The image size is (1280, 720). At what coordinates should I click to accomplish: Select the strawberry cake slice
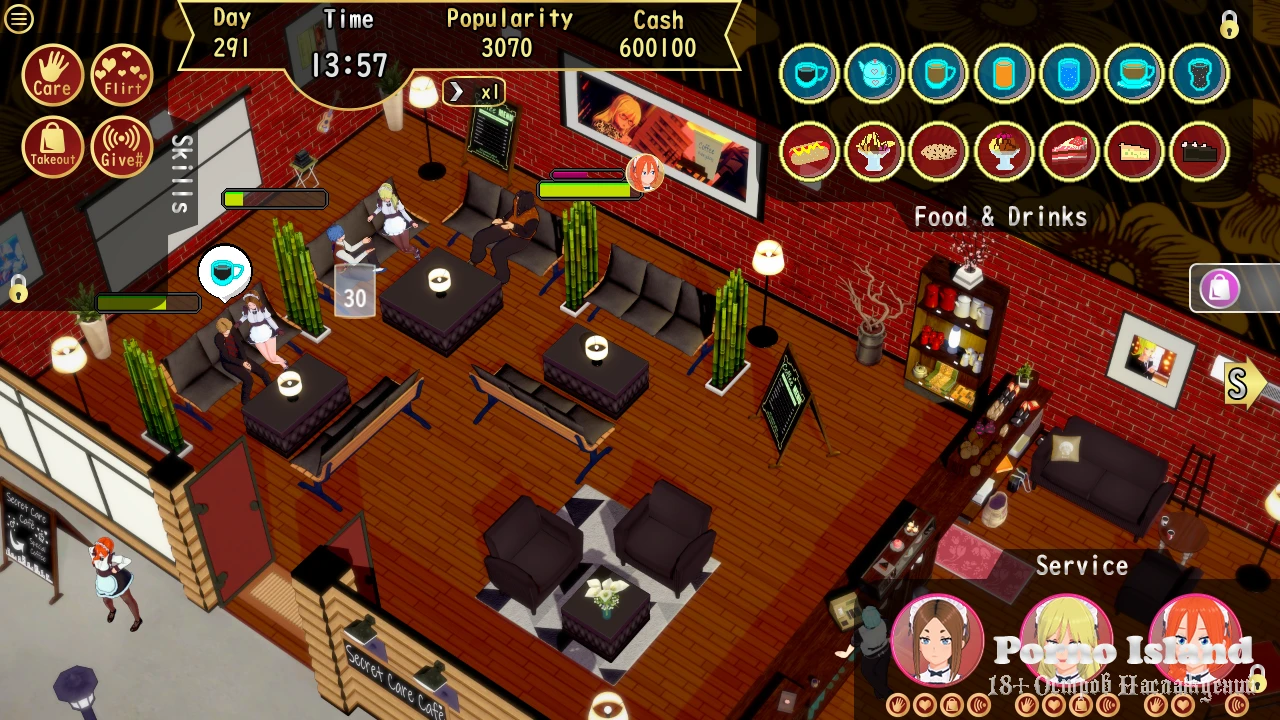[x=1069, y=151]
